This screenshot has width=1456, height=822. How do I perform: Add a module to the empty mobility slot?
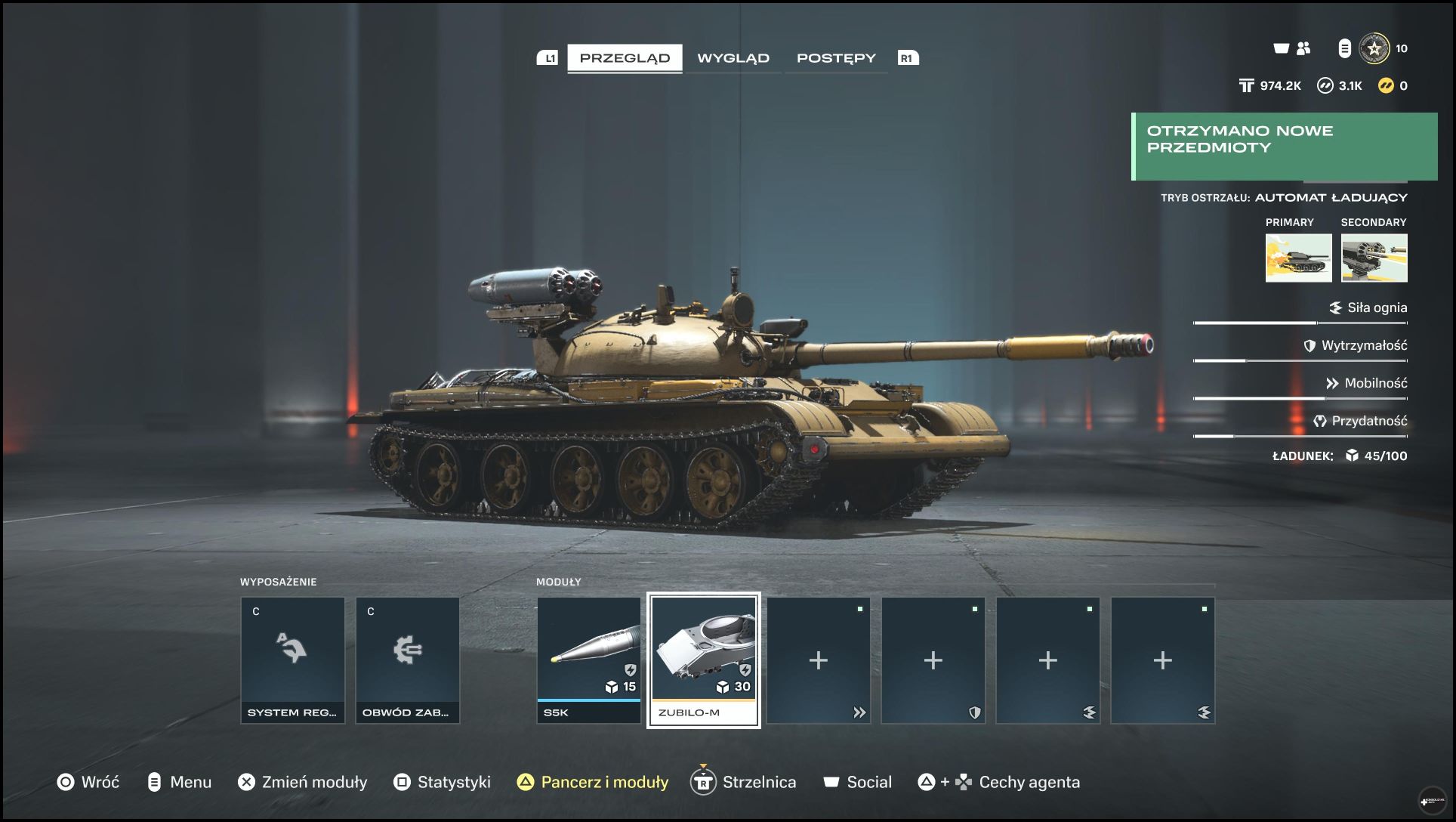tap(819, 660)
